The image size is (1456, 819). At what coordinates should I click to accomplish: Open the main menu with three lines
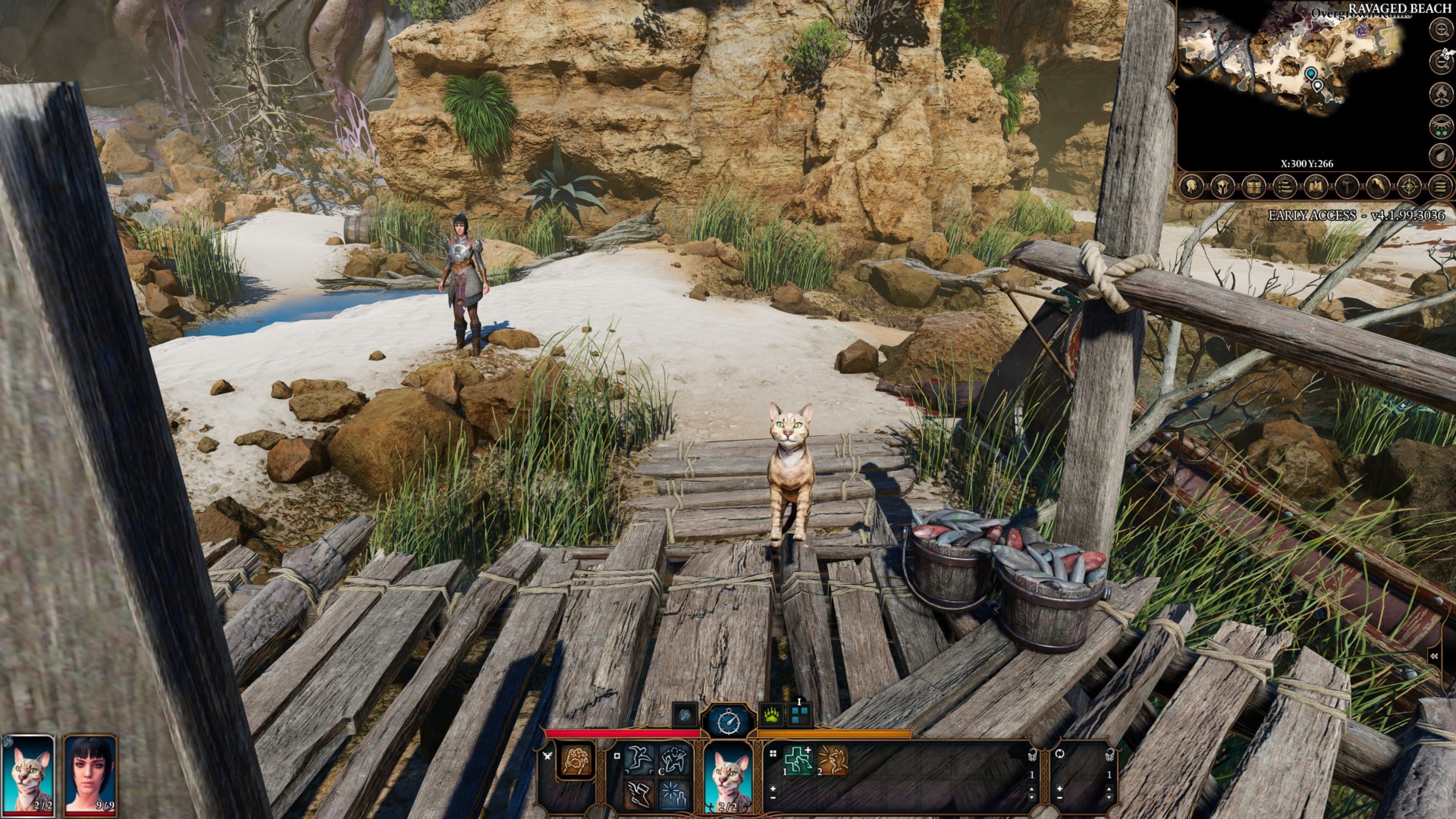coord(1440,186)
